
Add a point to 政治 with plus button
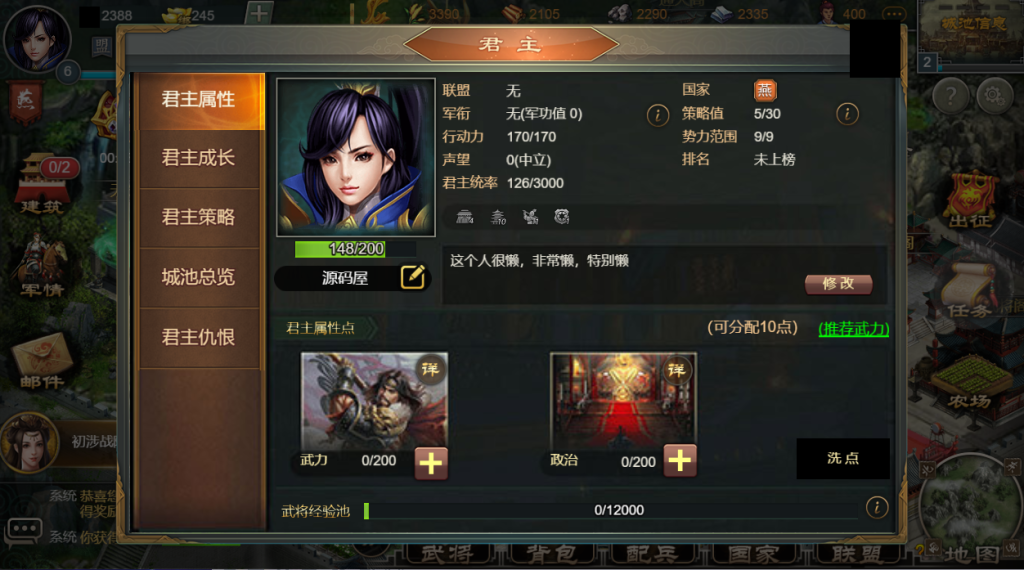(679, 460)
